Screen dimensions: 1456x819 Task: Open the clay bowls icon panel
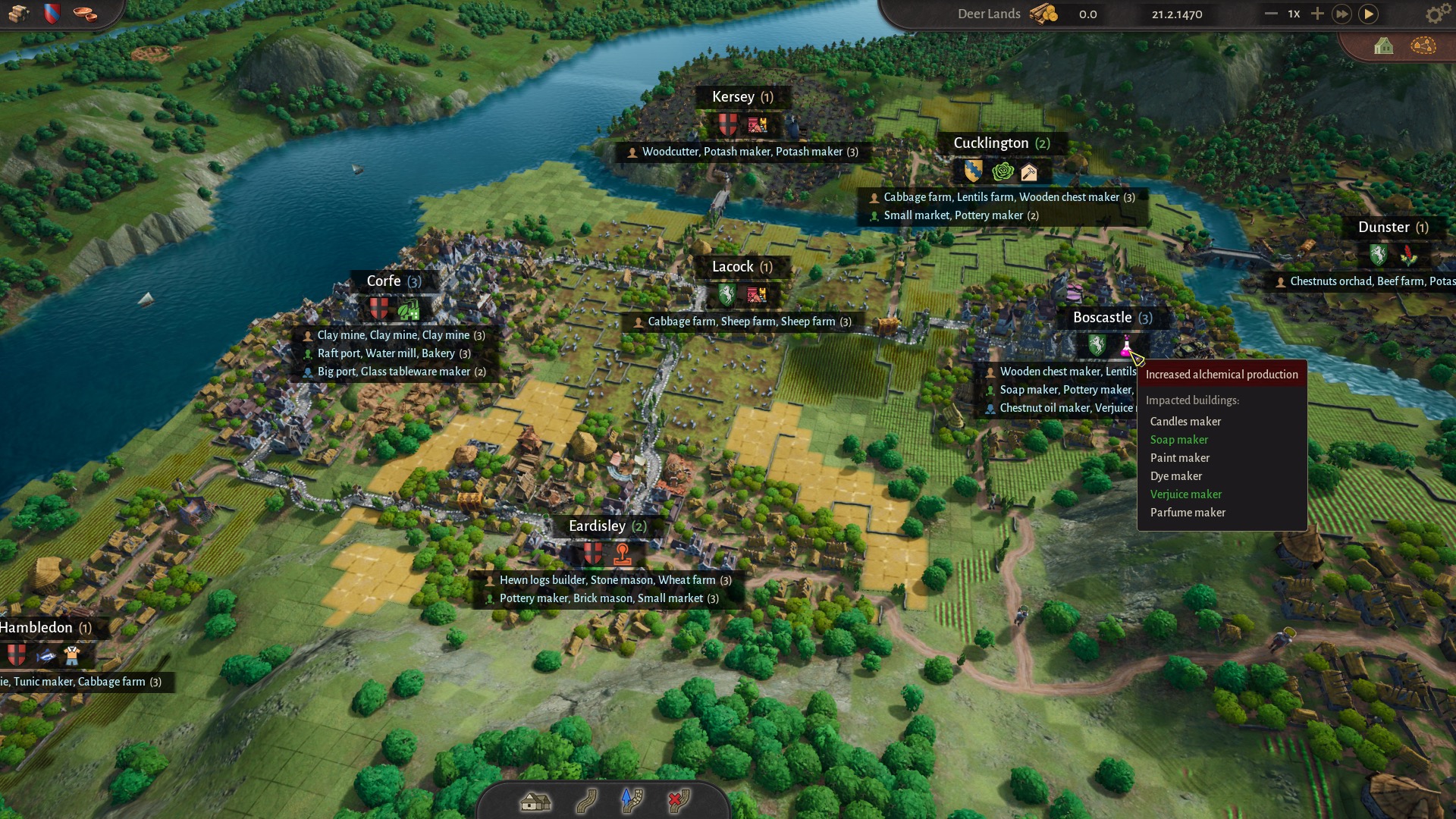coord(86,14)
